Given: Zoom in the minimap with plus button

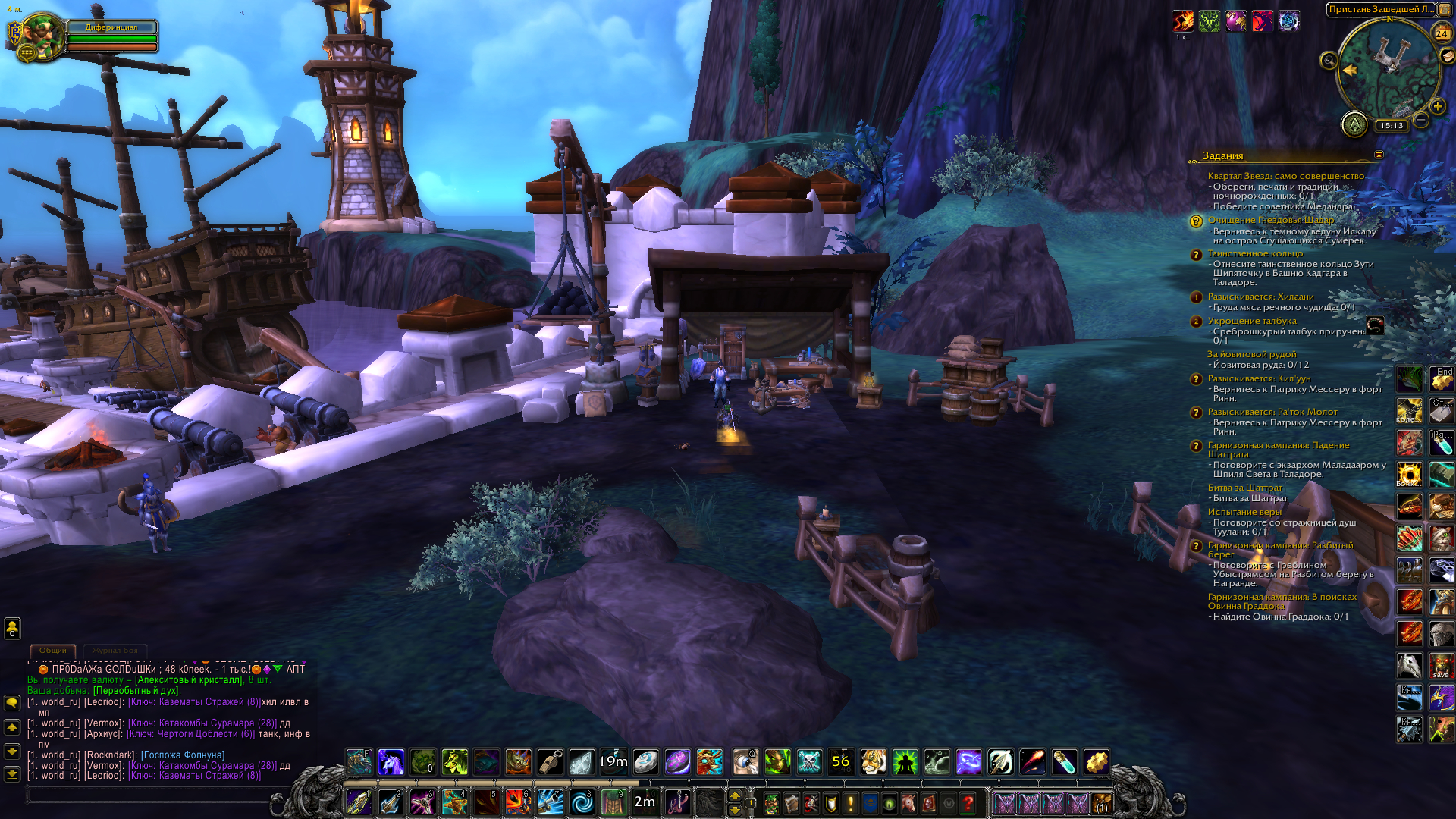Looking at the screenshot, I should tap(1437, 107).
